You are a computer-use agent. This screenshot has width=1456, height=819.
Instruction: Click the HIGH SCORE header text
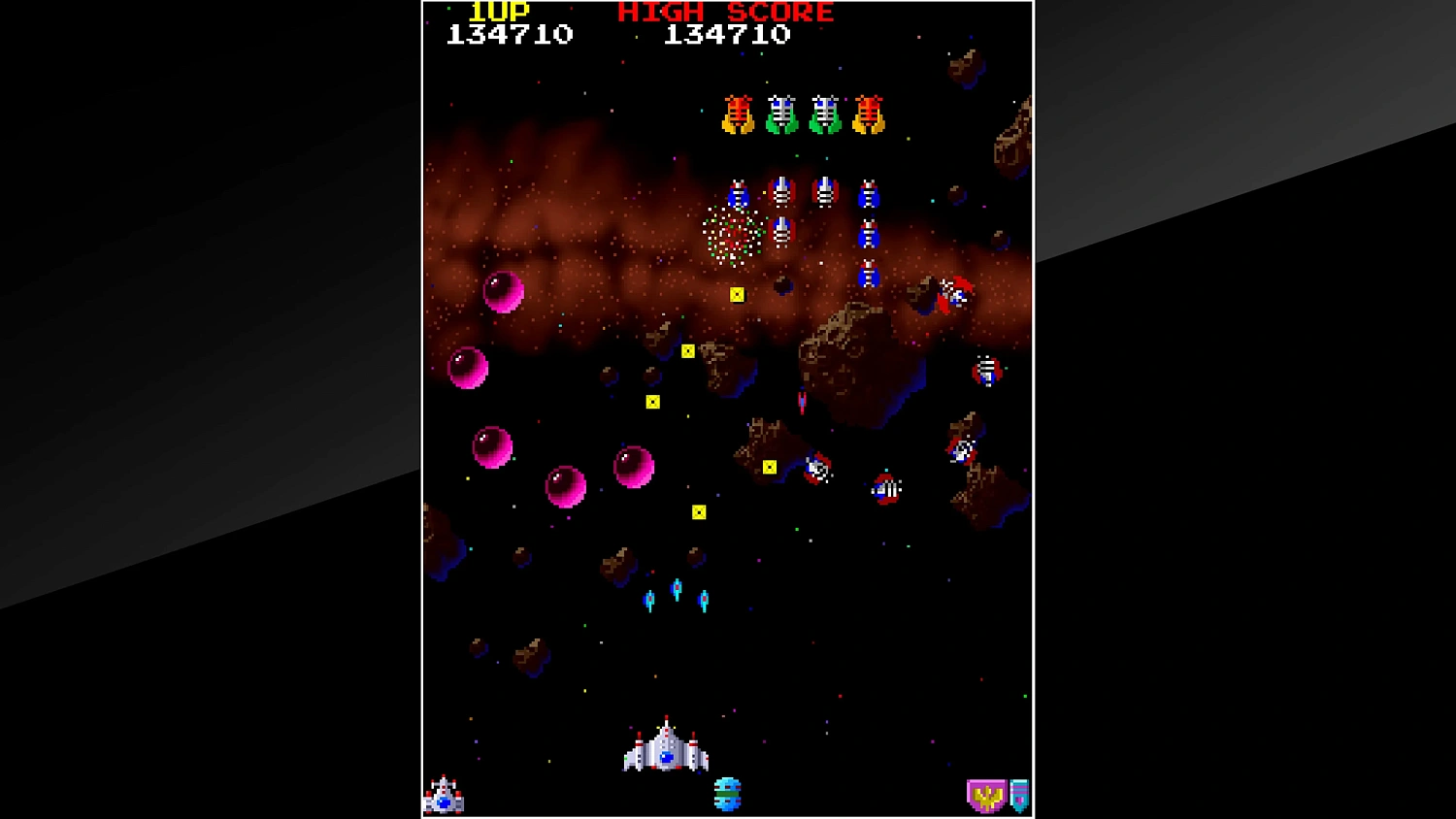tap(723, 12)
